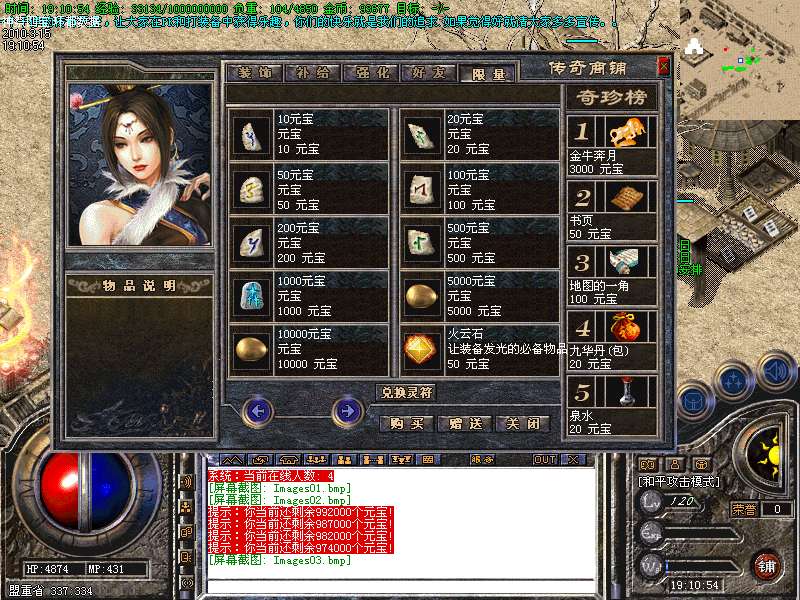Select 金牛奔月 in the rare ranking list
800x600 pixels.
tap(611, 146)
